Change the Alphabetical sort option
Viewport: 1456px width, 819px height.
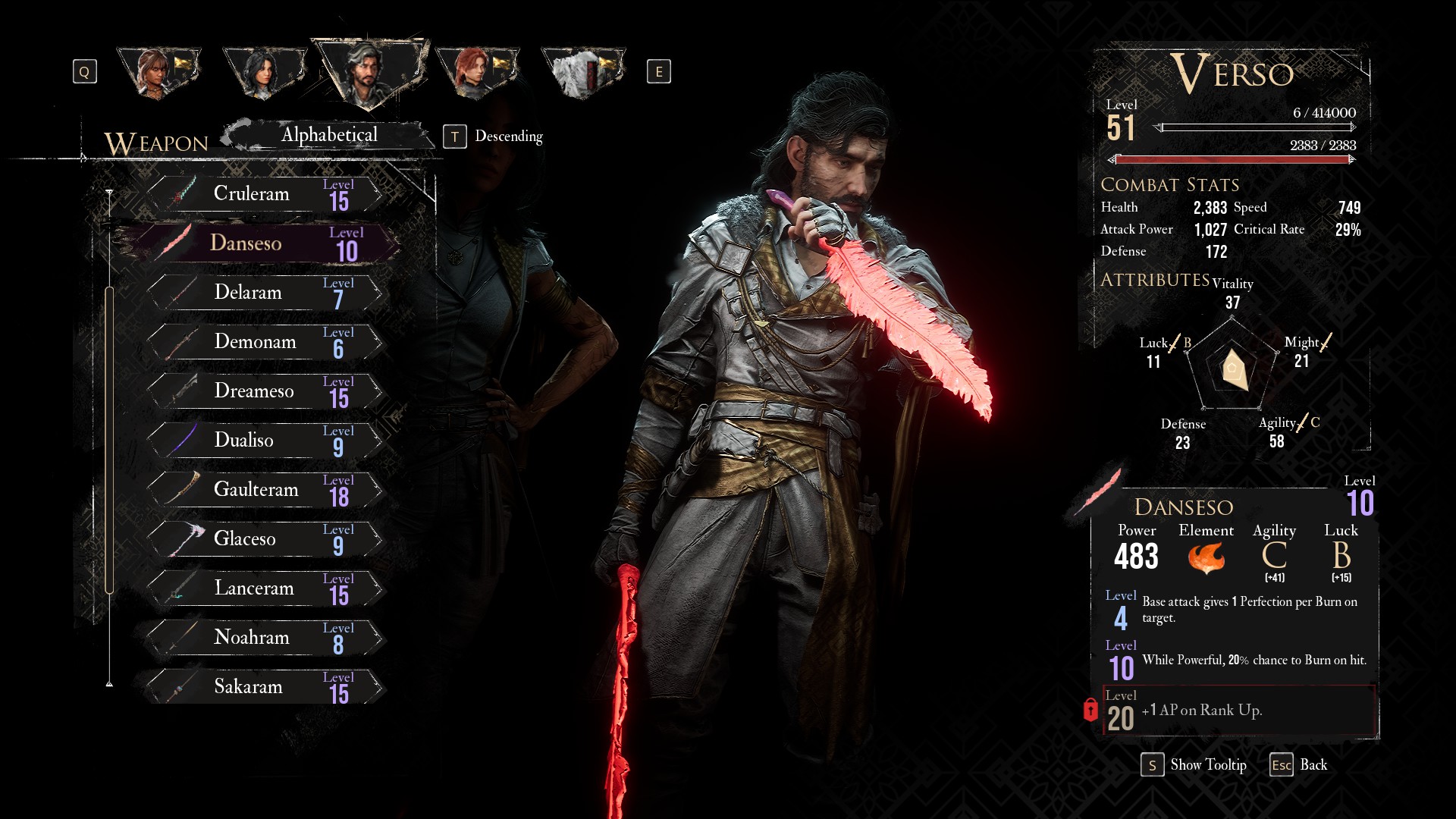click(329, 136)
